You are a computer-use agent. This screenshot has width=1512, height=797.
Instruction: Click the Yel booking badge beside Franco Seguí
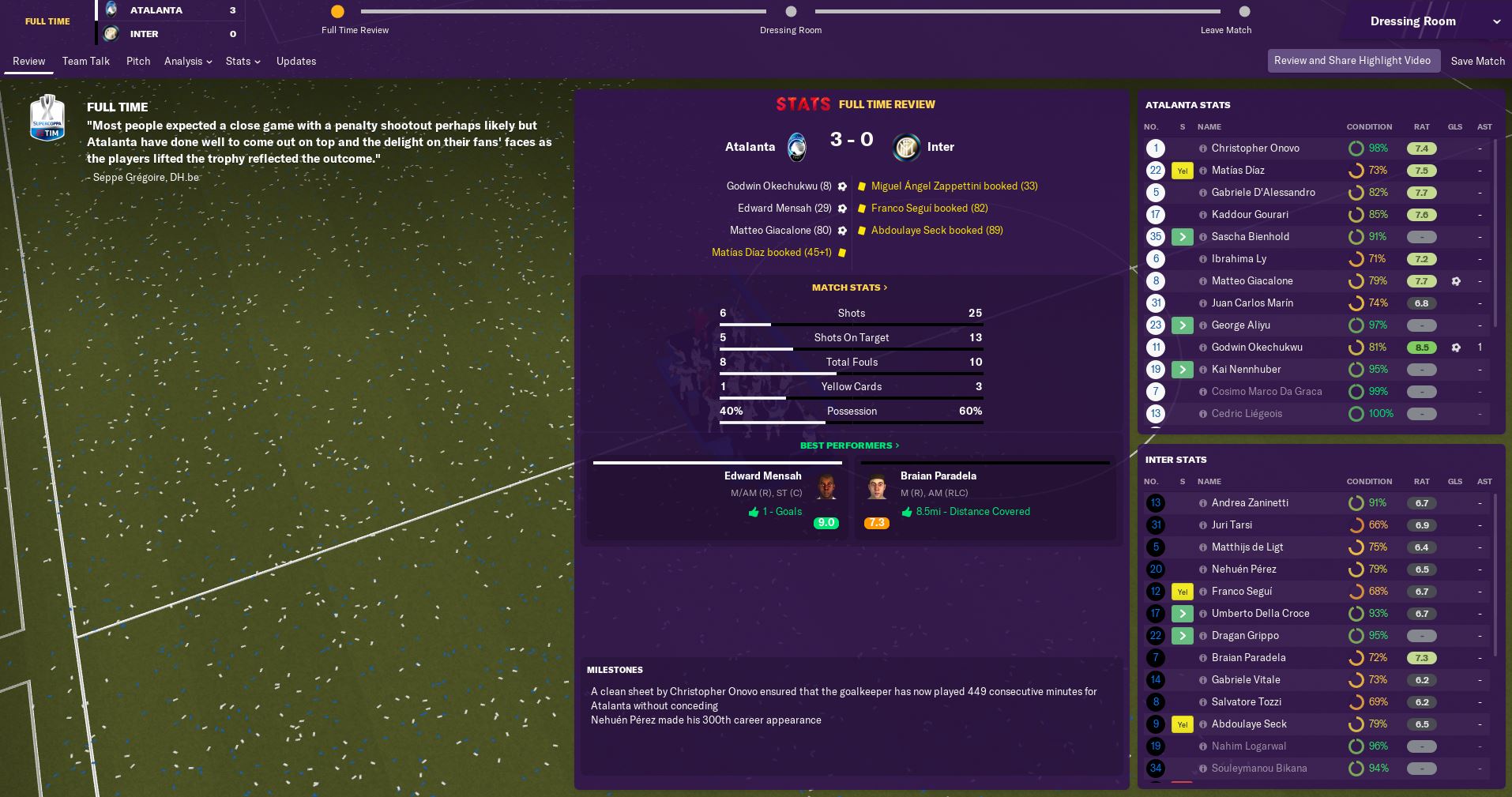click(1182, 592)
